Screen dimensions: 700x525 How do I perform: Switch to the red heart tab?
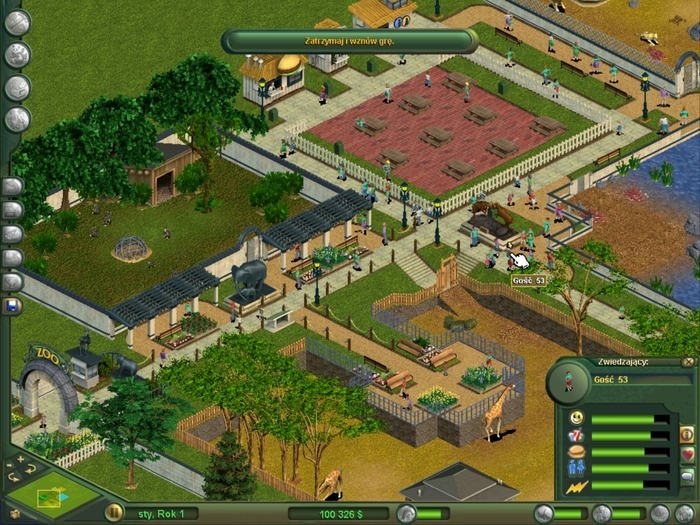pyautogui.click(x=687, y=455)
